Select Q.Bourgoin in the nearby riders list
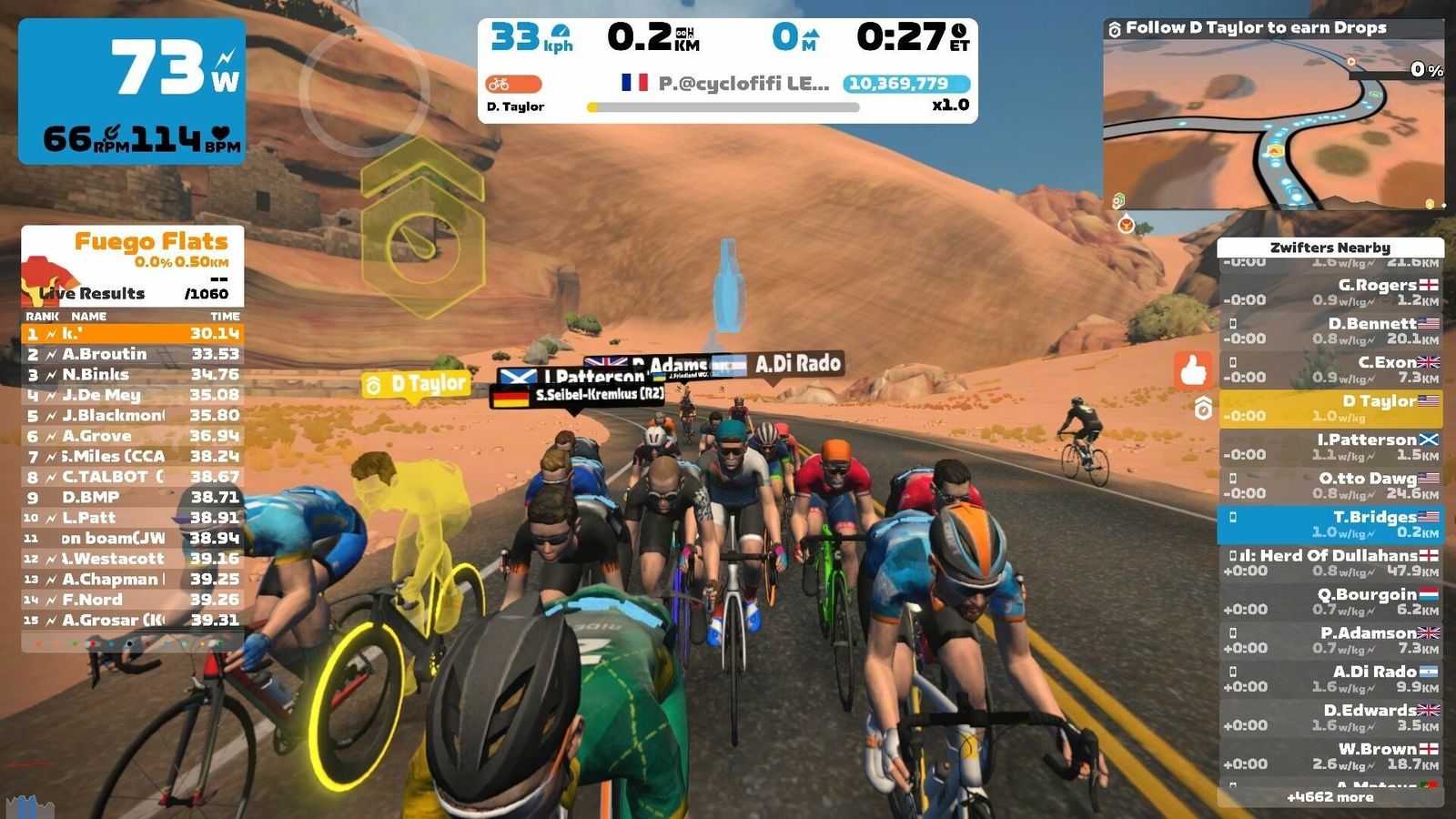The height and width of the screenshot is (819, 1456). click(x=1330, y=602)
